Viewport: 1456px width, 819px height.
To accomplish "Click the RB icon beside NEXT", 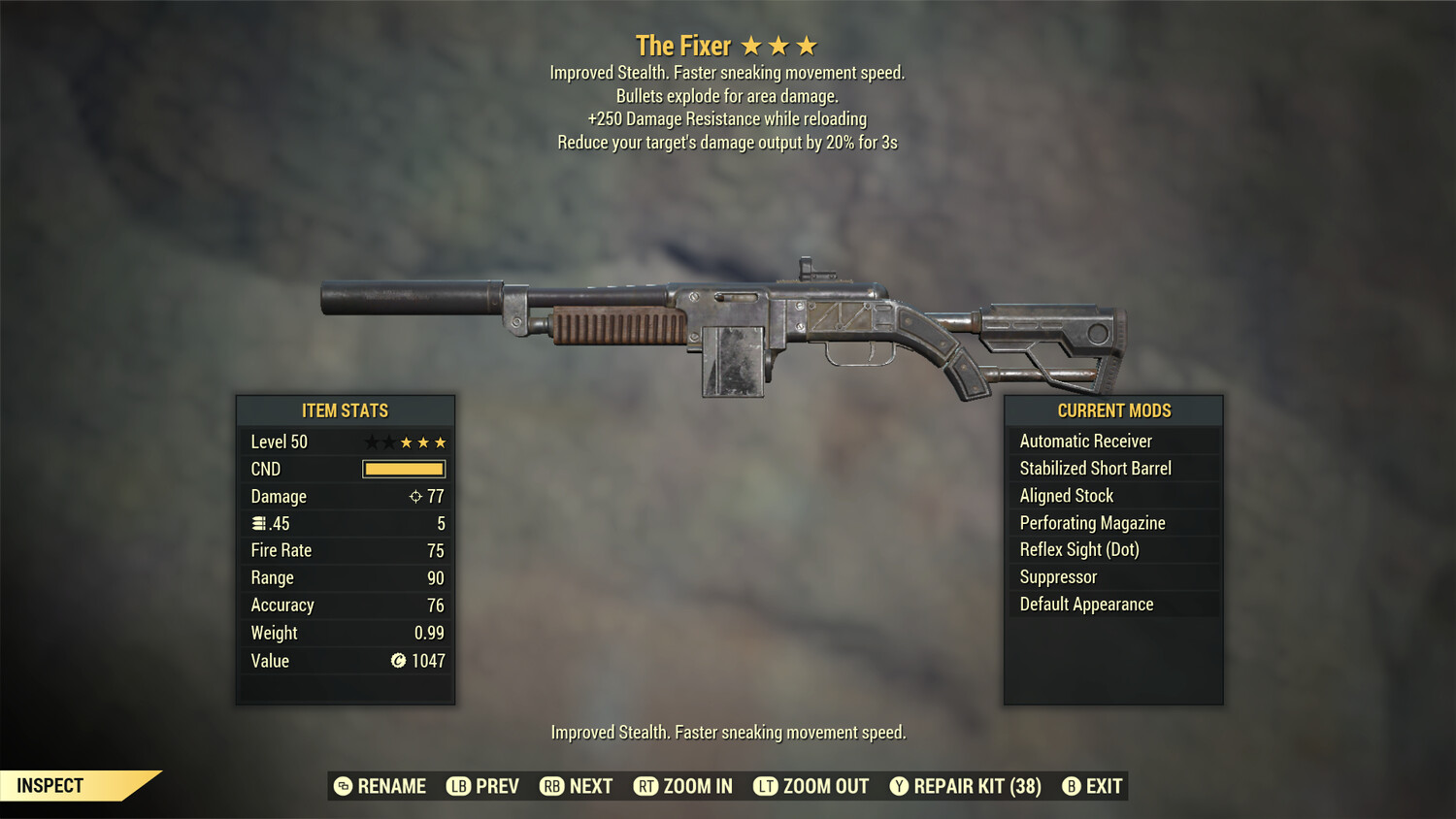I will [551, 786].
